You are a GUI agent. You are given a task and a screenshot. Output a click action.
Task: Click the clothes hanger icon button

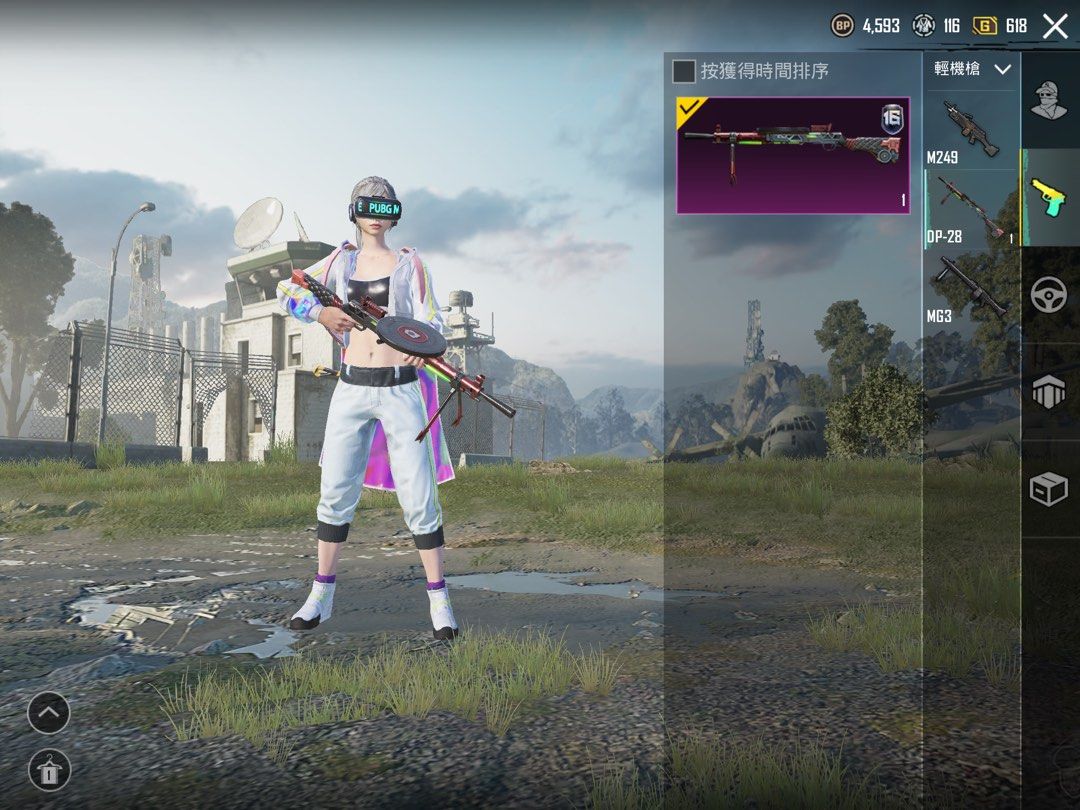(x=49, y=770)
